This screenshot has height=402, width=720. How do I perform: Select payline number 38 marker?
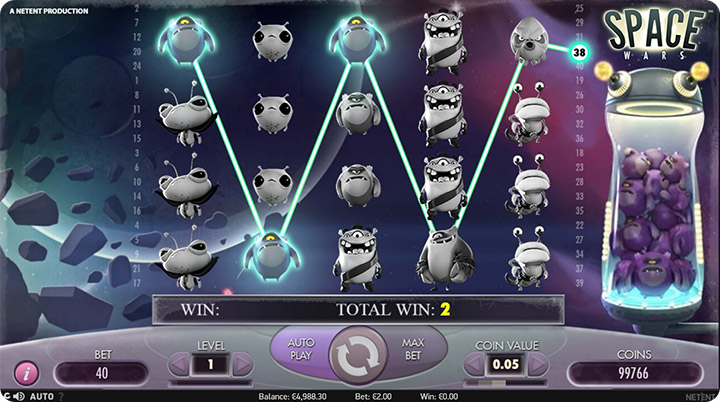pyautogui.click(x=579, y=49)
